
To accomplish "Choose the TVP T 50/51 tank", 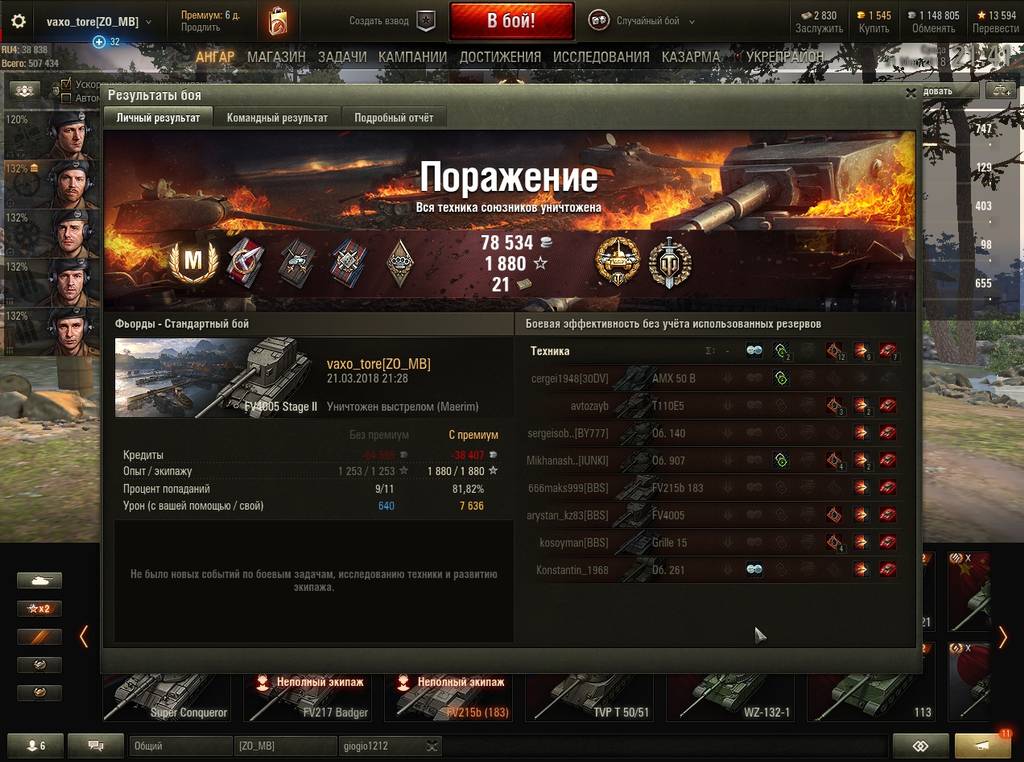I will pos(588,696).
